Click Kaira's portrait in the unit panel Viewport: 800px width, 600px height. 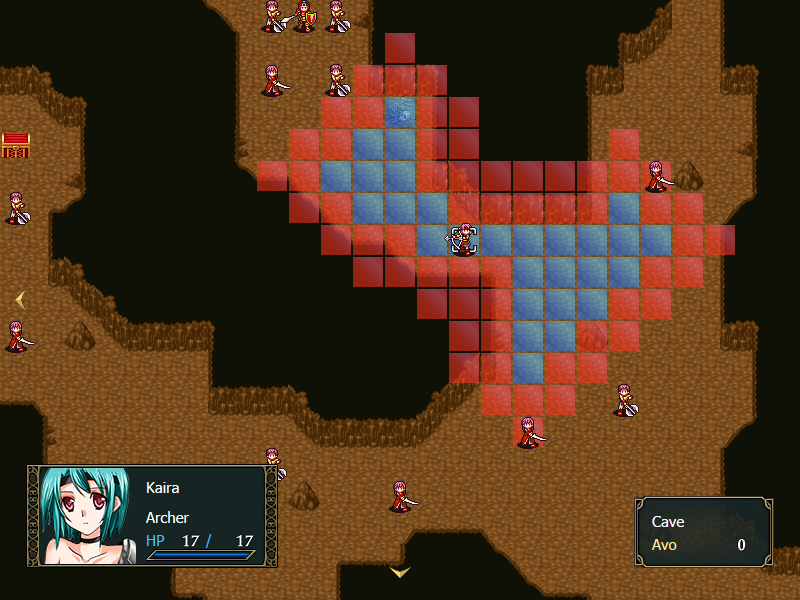tap(84, 516)
